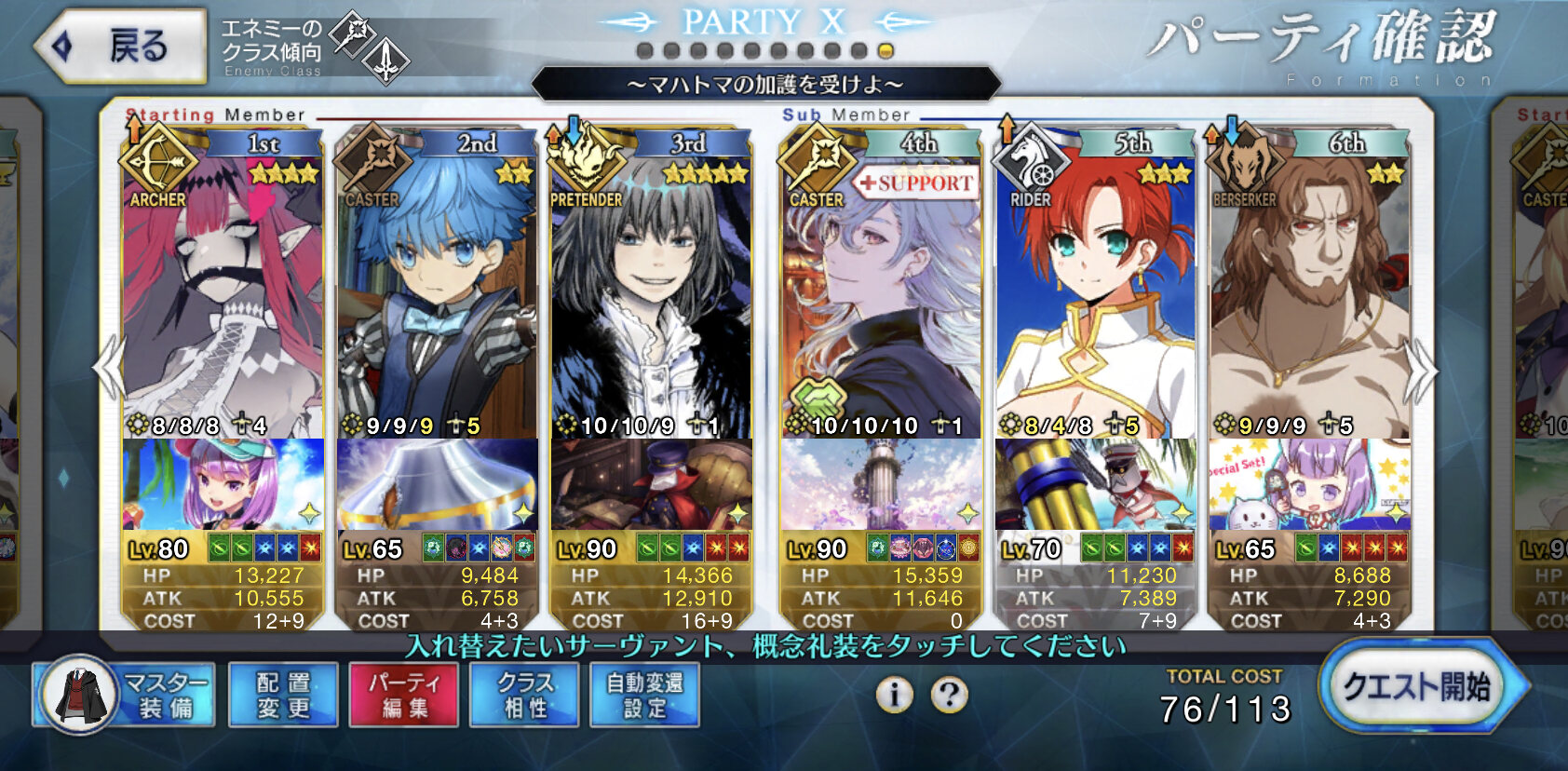Change the Lv.70 Rider's craft essence
This screenshot has height=771, width=1568.
[1095, 484]
